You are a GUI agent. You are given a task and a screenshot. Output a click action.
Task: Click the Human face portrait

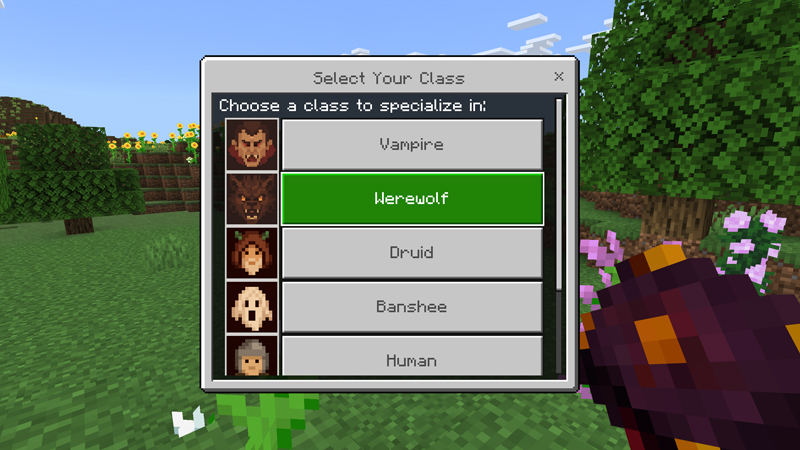[252, 357]
